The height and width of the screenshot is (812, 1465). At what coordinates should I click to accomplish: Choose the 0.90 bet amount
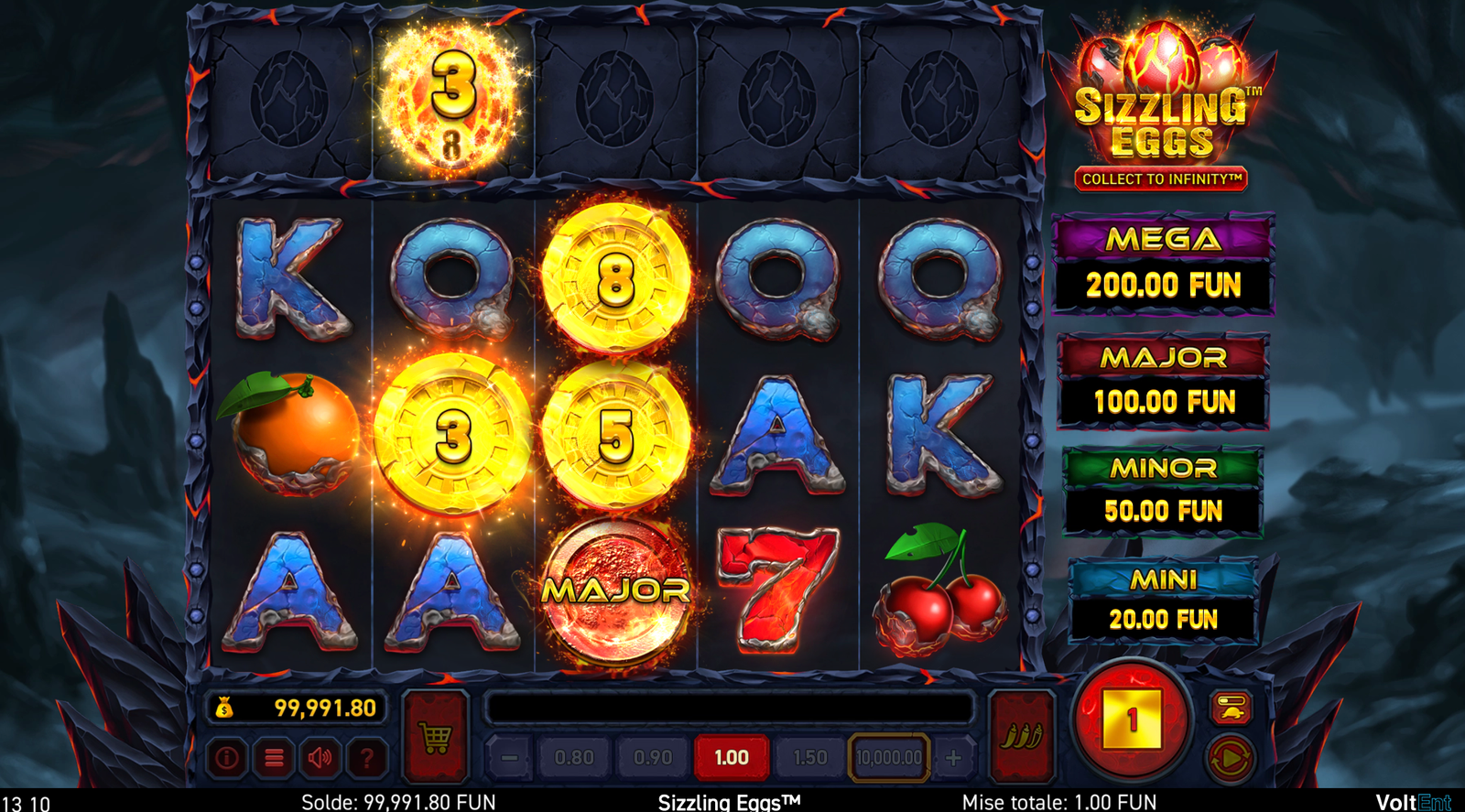point(653,758)
